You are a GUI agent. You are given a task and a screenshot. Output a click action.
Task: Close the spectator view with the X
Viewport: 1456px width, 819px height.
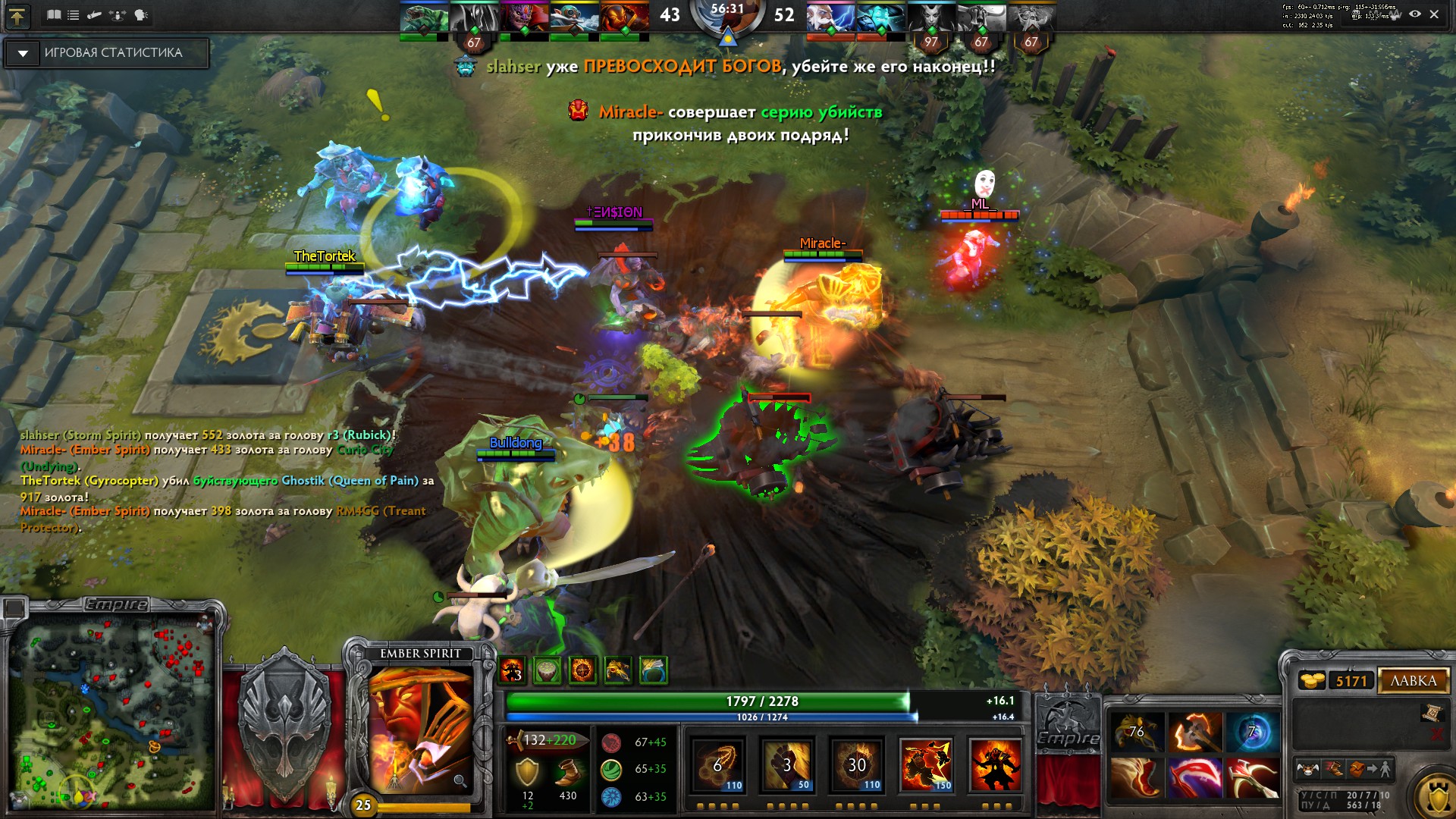[x=1434, y=14]
